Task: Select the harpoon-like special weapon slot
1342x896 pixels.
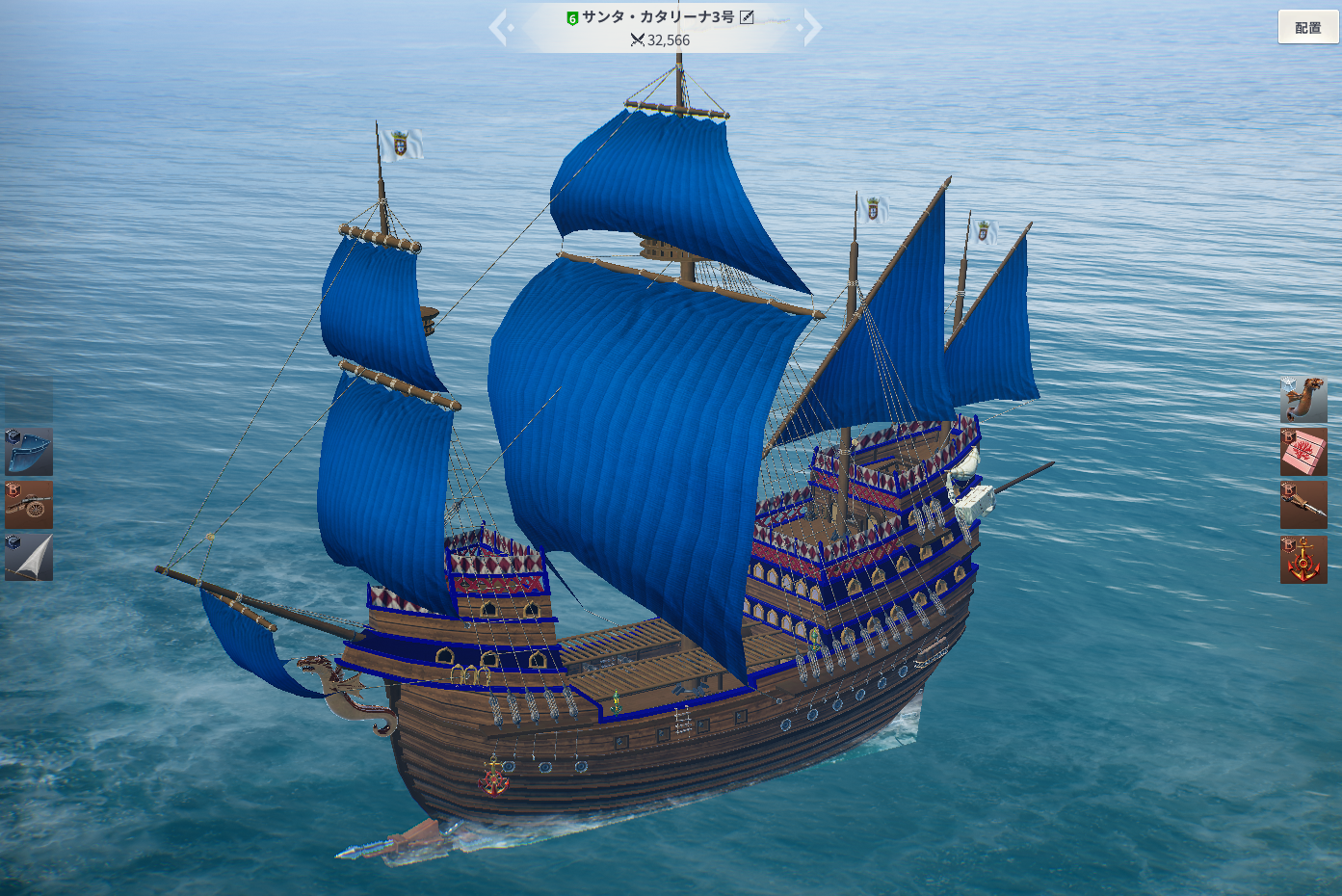Action: [x=1303, y=506]
